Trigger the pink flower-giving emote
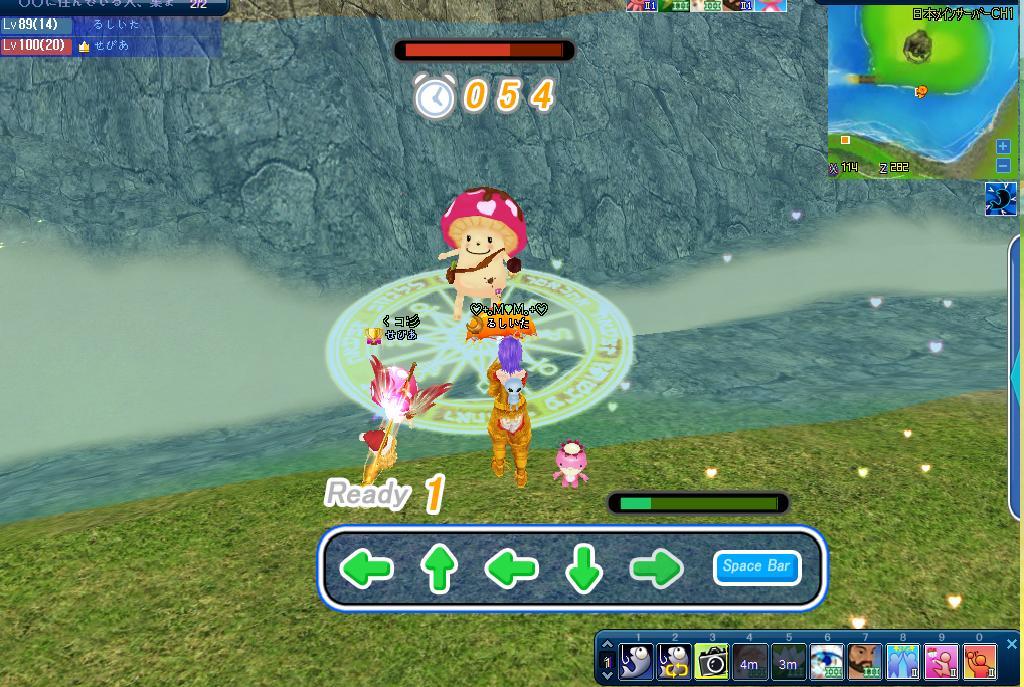The width and height of the screenshot is (1024, 687). click(940, 661)
